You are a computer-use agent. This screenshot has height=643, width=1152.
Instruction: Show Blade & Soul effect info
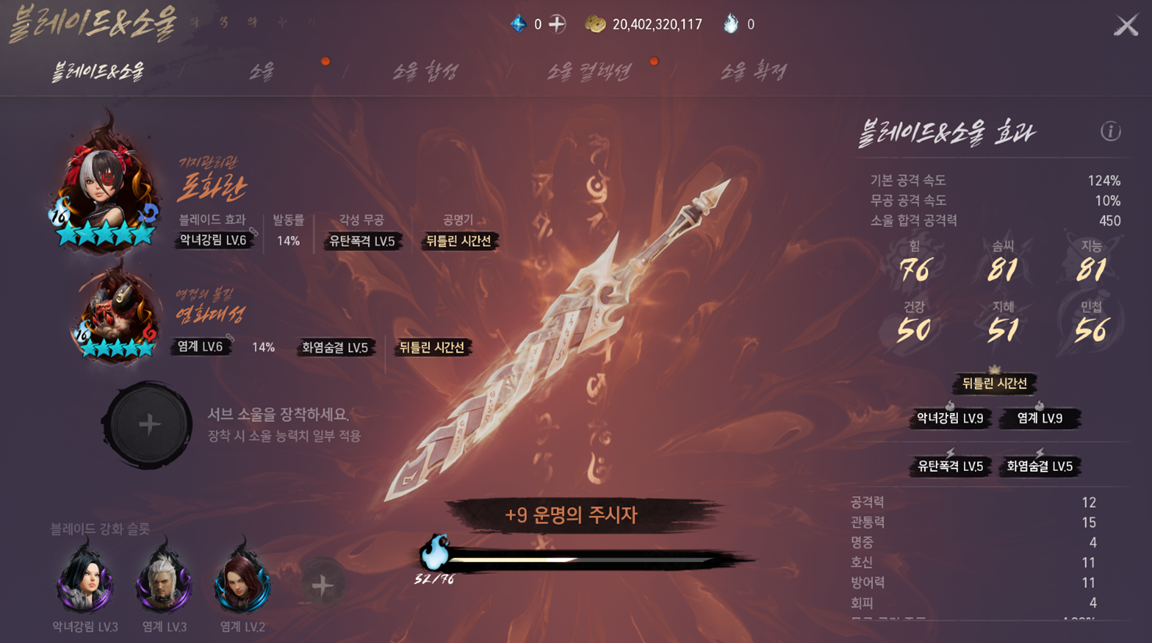(1110, 131)
